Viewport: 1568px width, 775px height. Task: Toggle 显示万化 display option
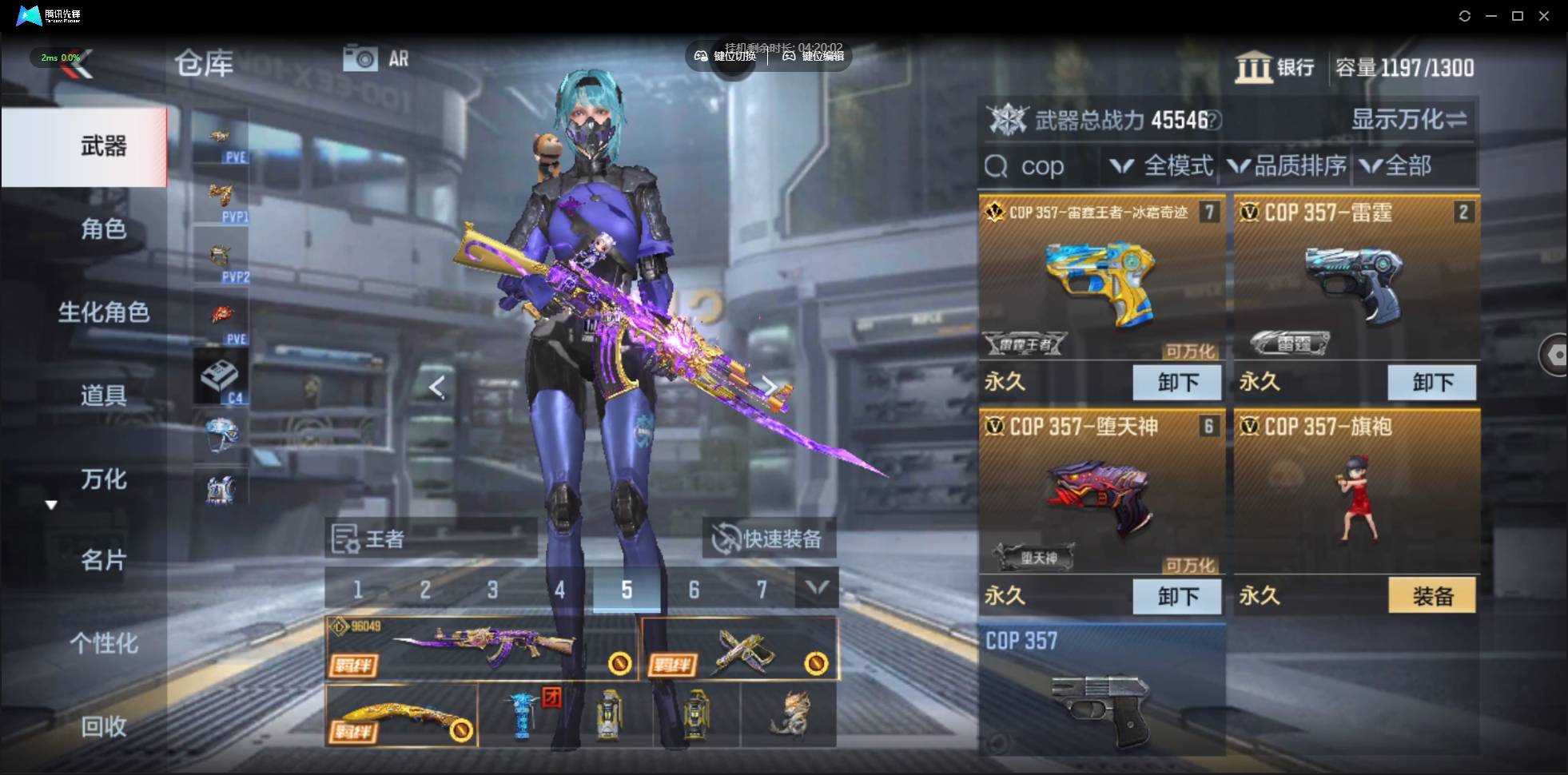(1408, 120)
